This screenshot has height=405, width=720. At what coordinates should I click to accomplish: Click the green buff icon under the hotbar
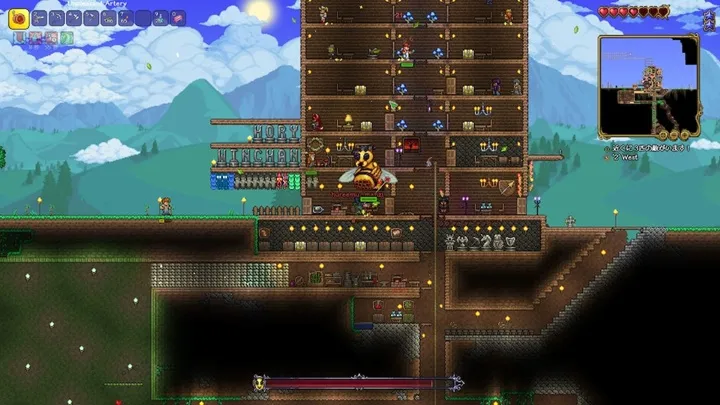[x=67, y=37]
